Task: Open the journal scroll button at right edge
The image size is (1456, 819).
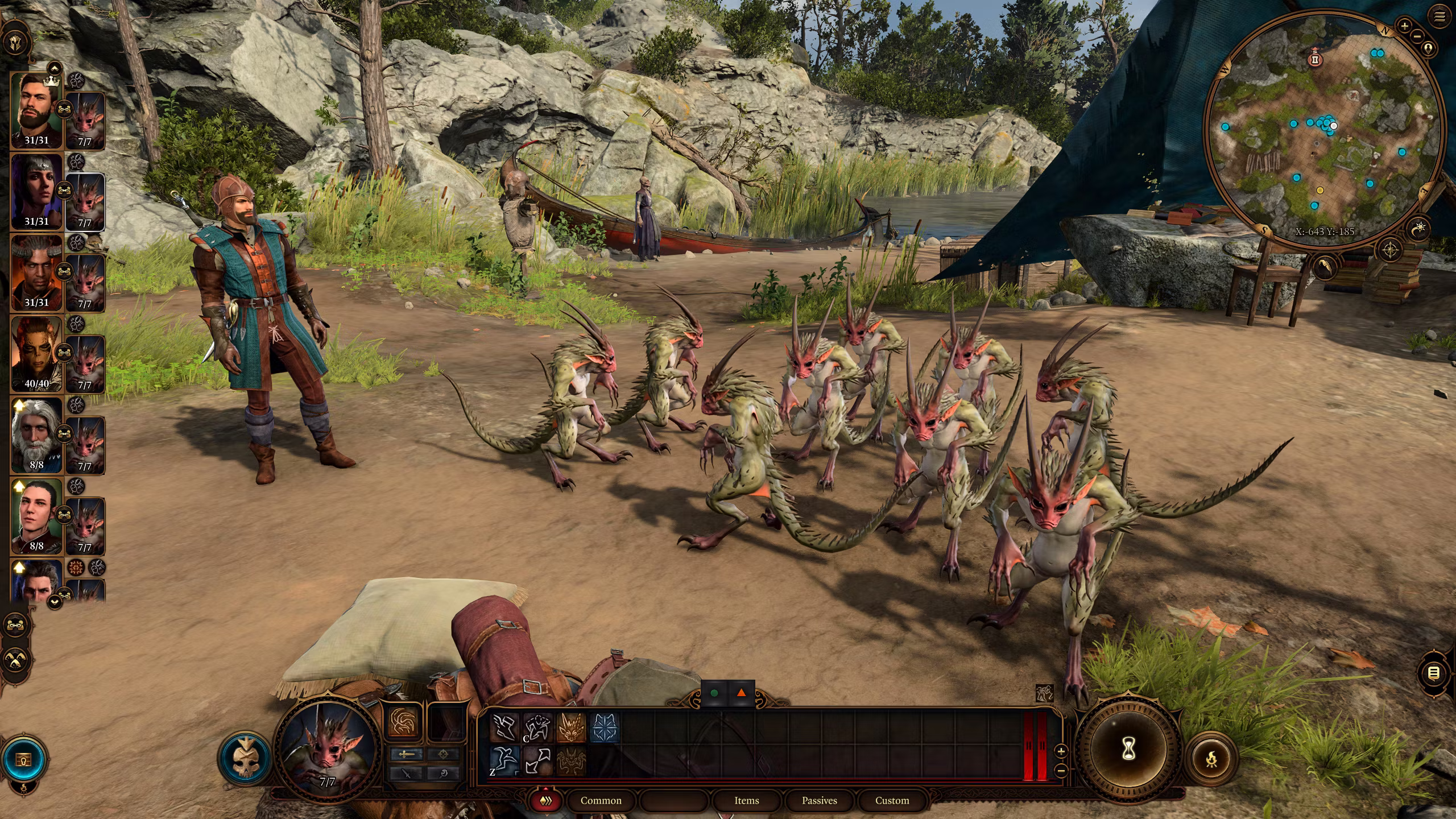Action: click(x=1434, y=674)
